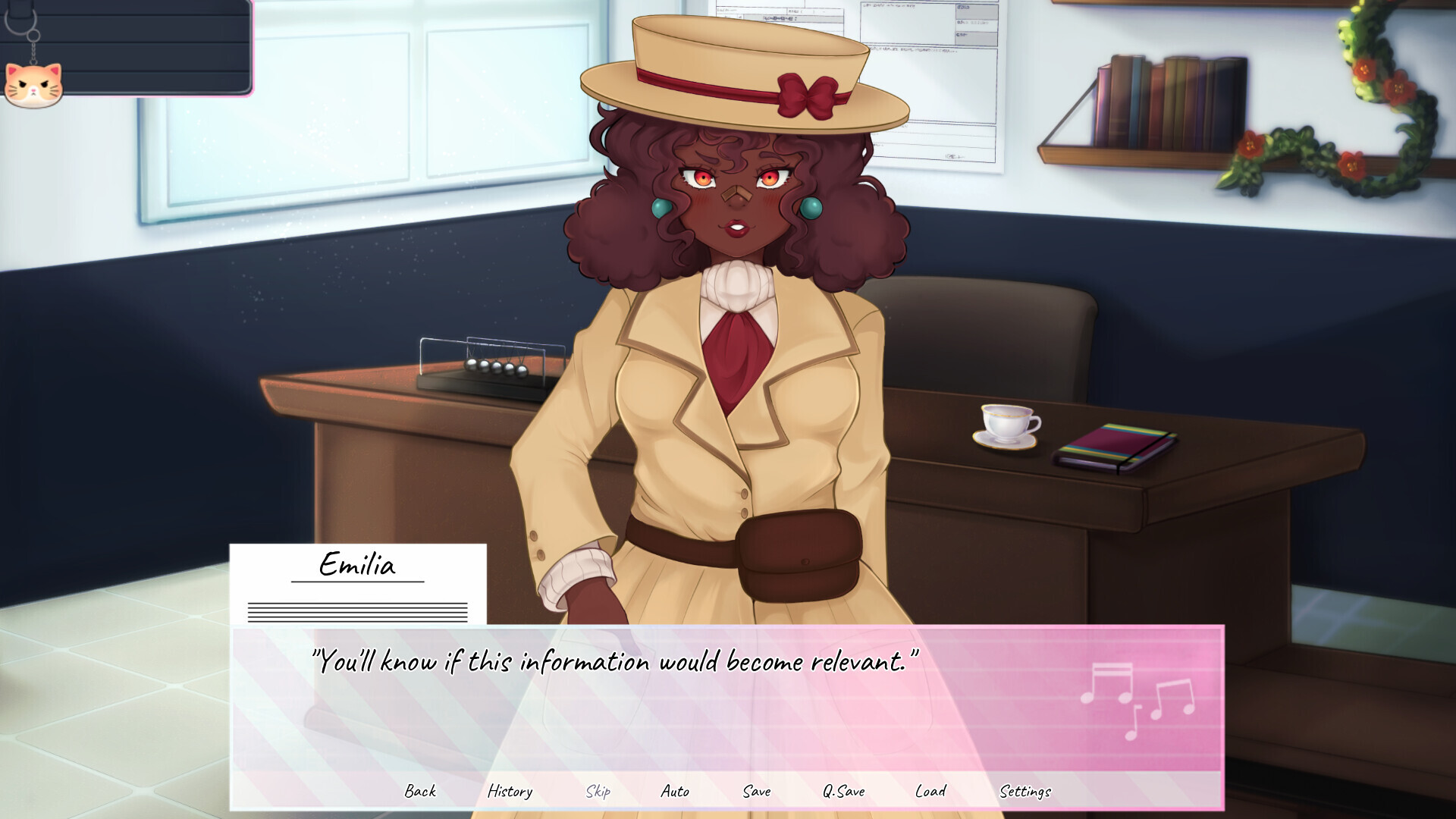Toggle a quick save with Q.Save
The width and height of the screenshot is (1456, 819).
click(844, 791)
